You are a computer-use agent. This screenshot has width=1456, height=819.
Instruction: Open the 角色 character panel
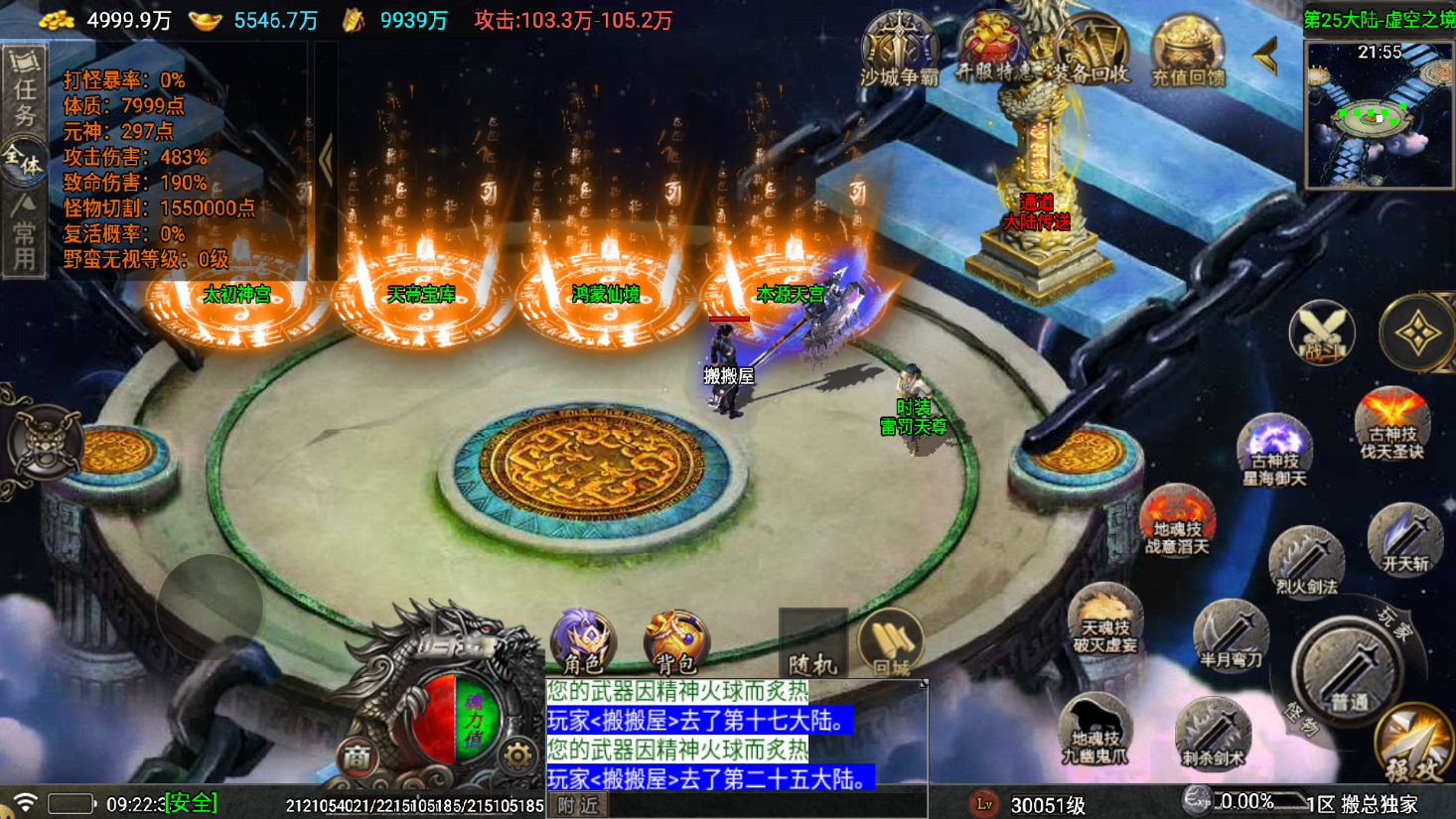(583, 640)
